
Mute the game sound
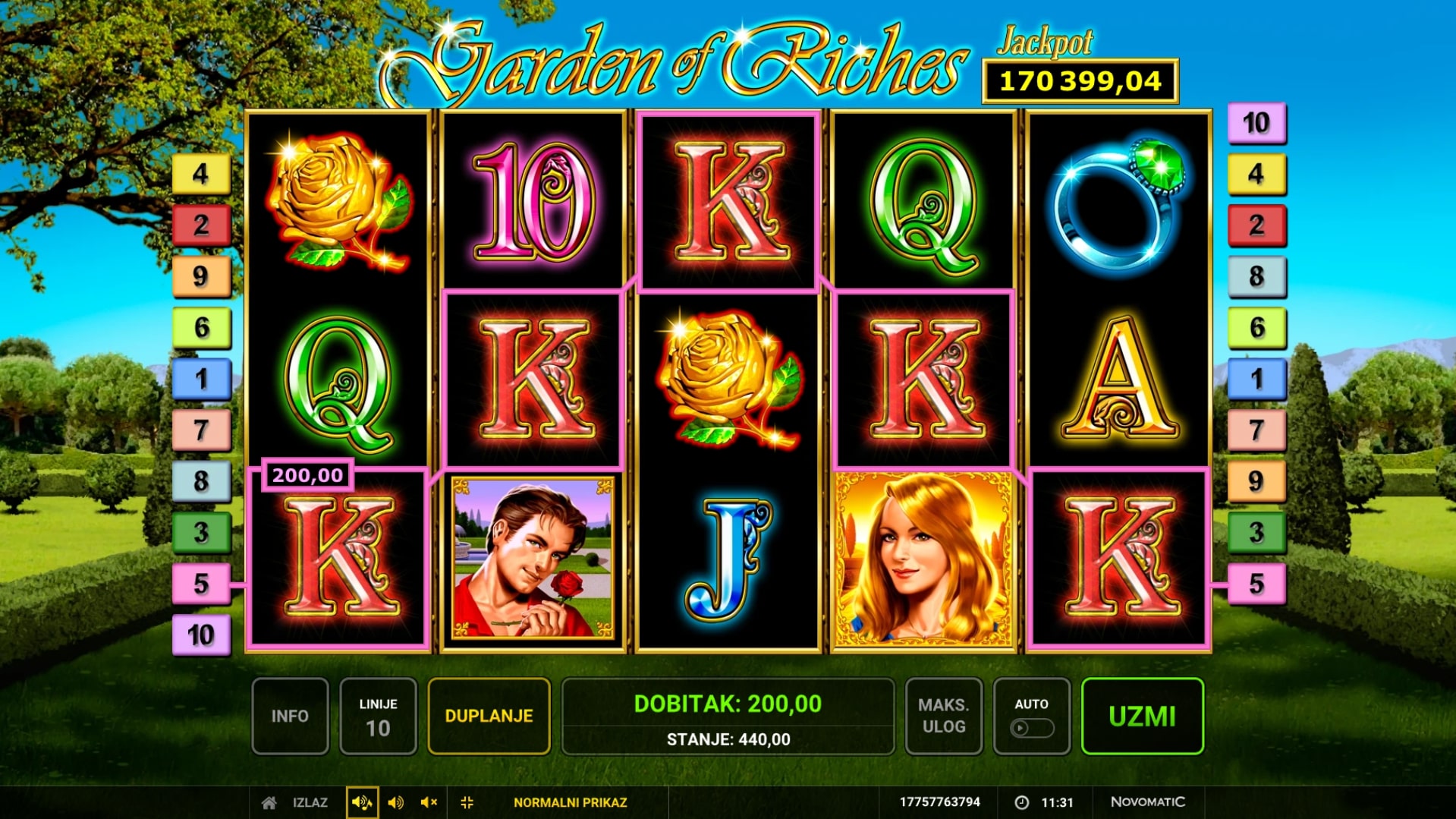point(429,802)
